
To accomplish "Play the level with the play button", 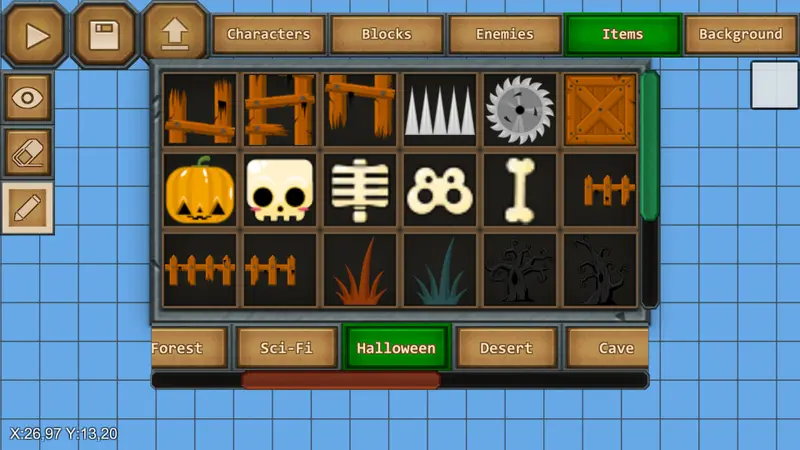I will coord(36,33).
